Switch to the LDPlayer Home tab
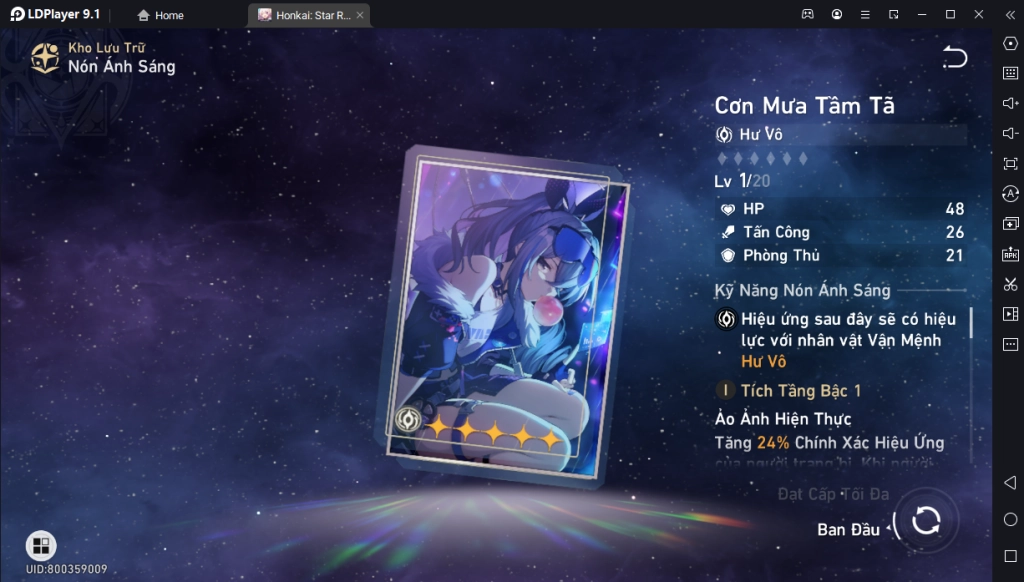This screenshot has height=582, width=1024. (x=160, y=15)
